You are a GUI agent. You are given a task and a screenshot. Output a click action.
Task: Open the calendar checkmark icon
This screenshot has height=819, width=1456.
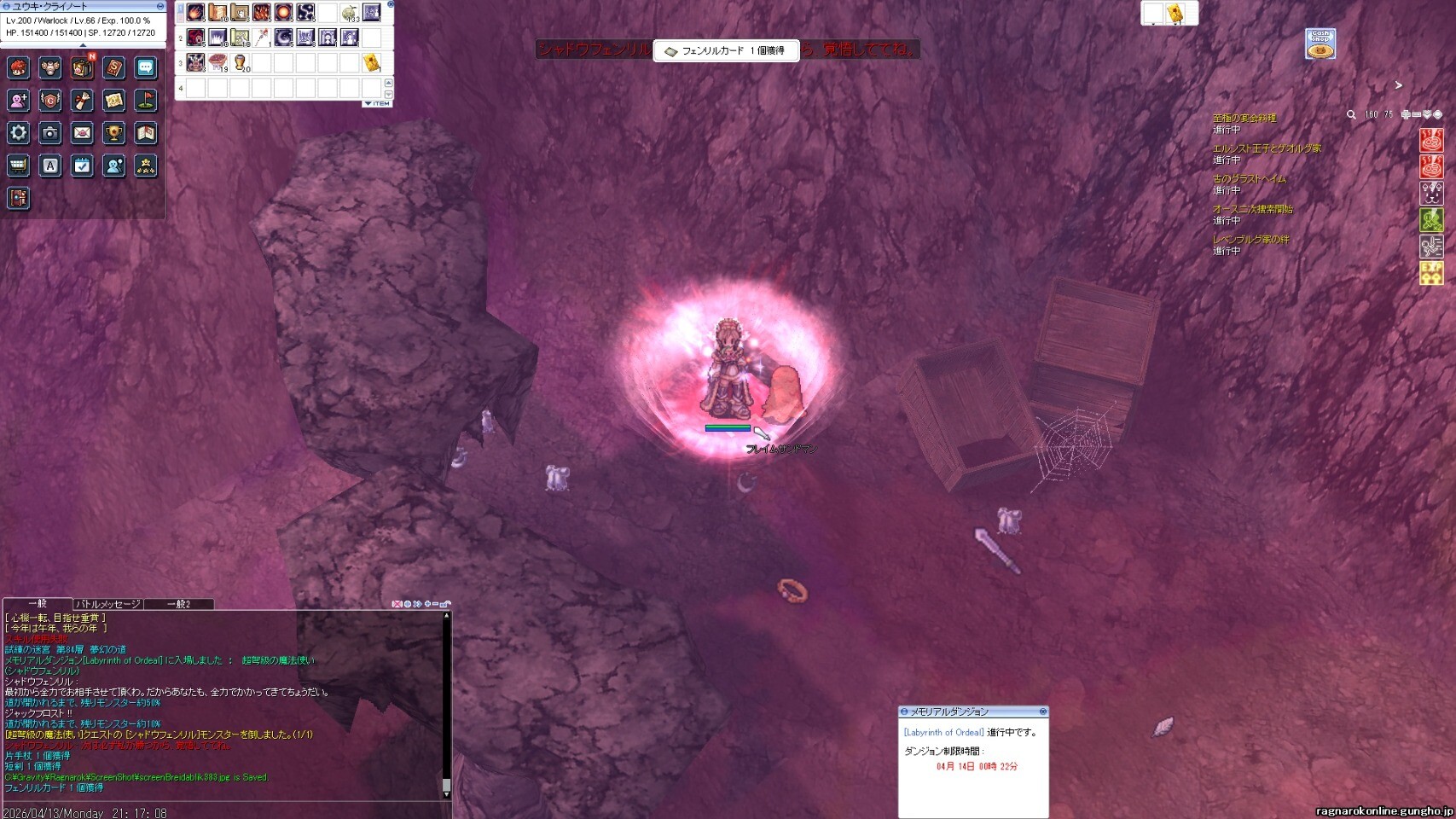[x=82, y=166]
